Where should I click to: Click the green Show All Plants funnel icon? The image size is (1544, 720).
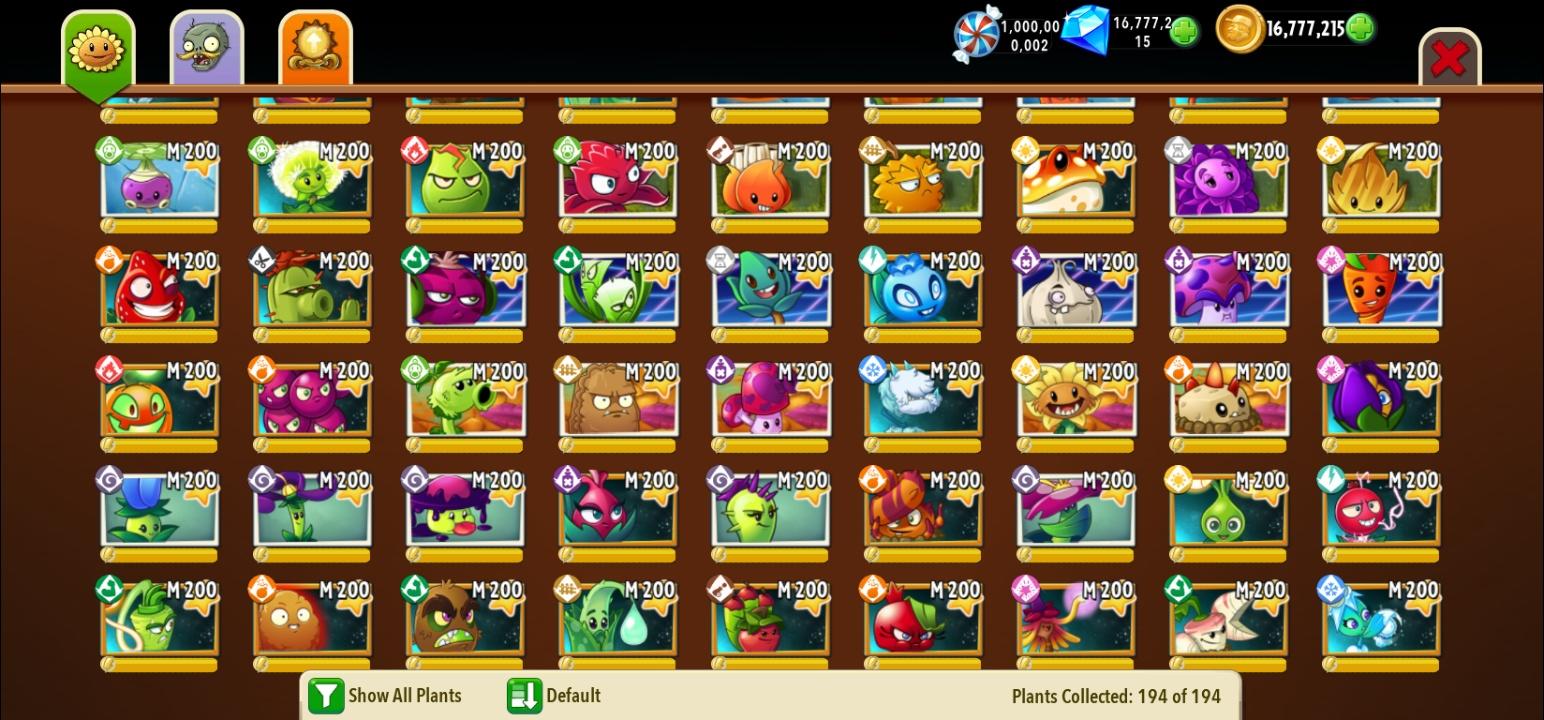coord(325,695)
